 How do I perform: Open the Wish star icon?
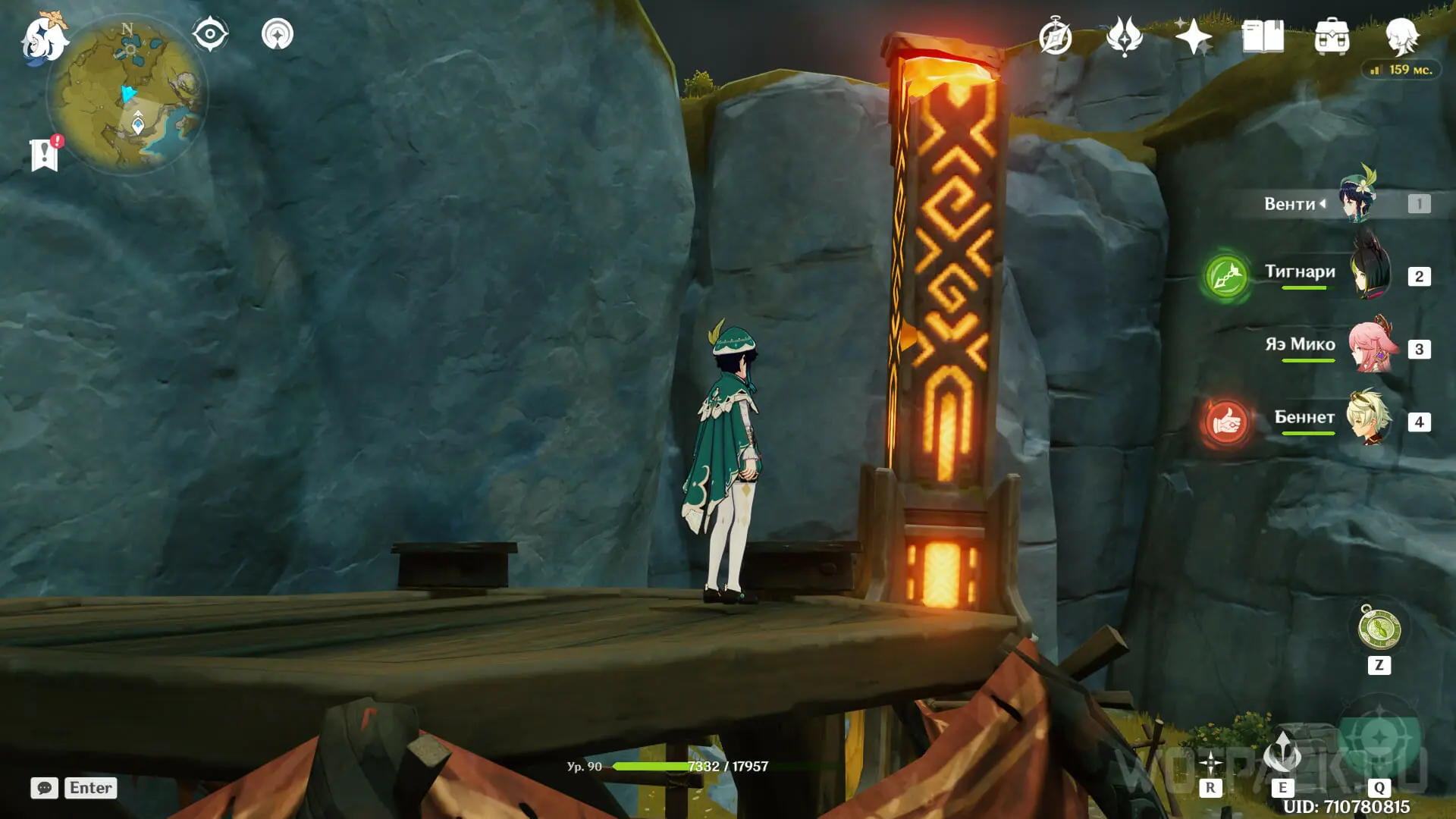1193,36
